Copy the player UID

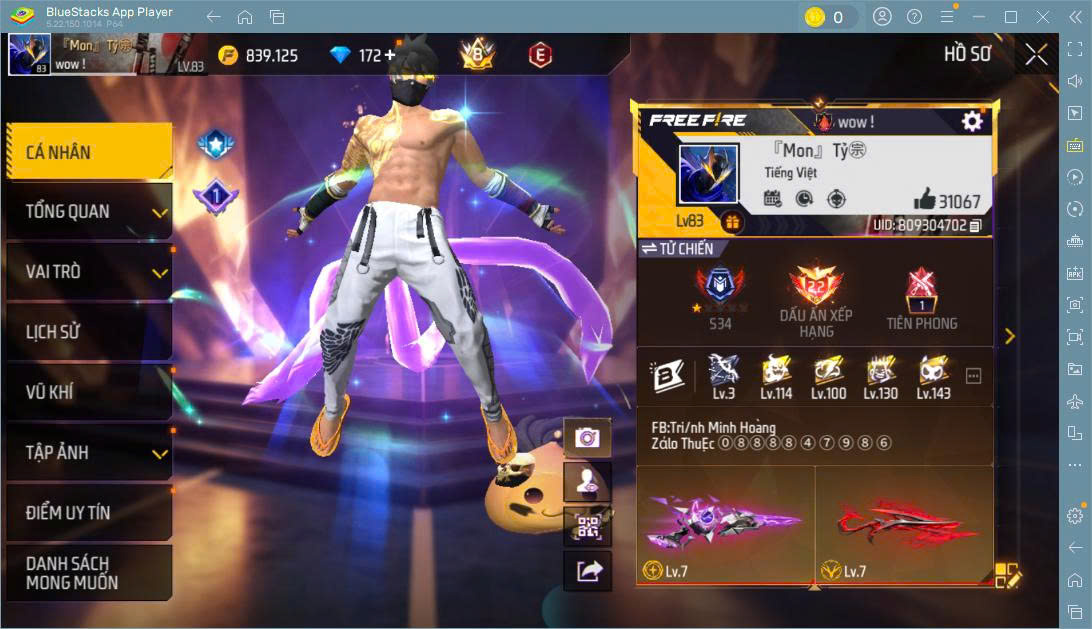975,226
